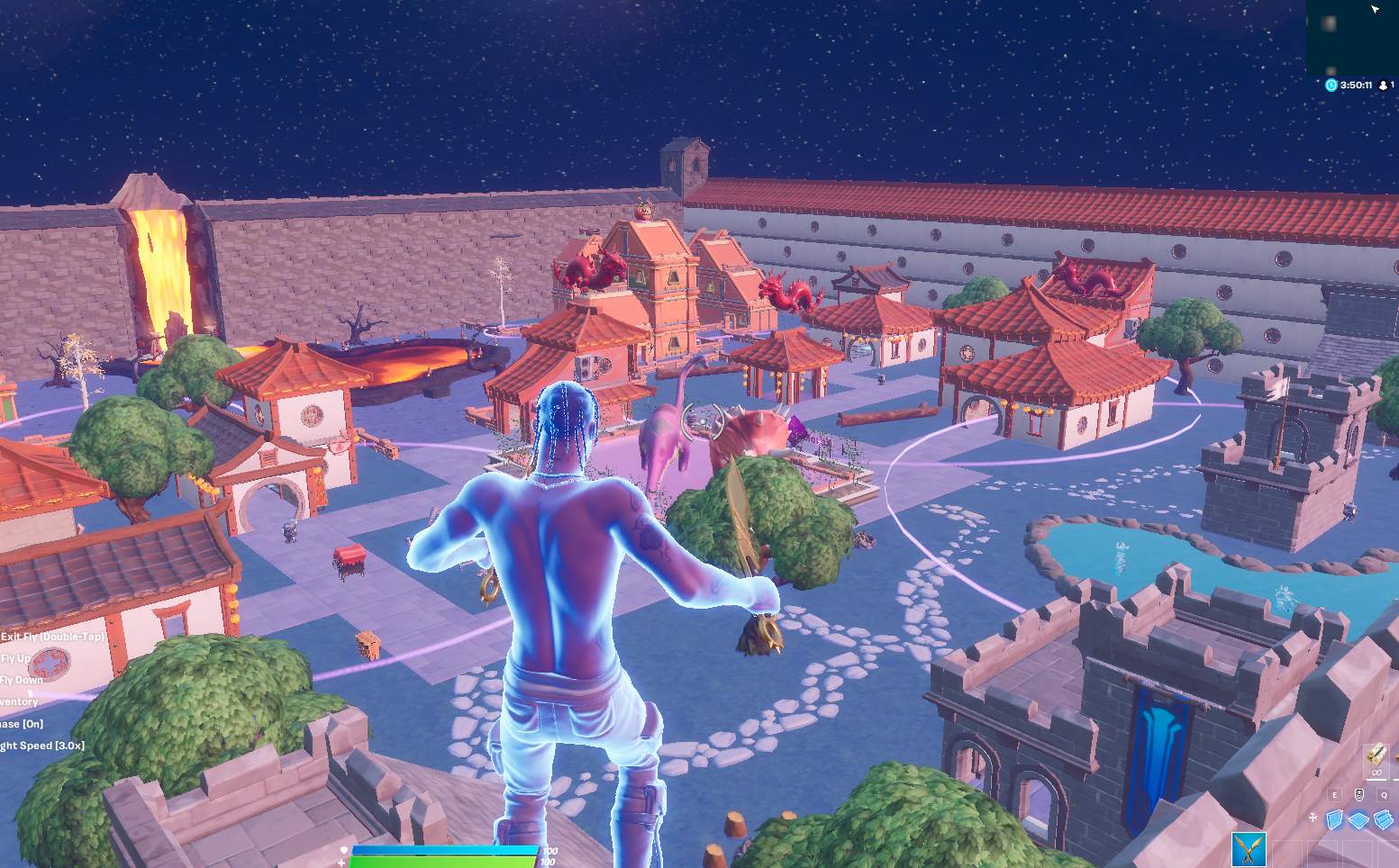The height and width of the screenshot is (868, 1399).
Task: Enable Fly Up movement option
Action: tap(14, 658)
